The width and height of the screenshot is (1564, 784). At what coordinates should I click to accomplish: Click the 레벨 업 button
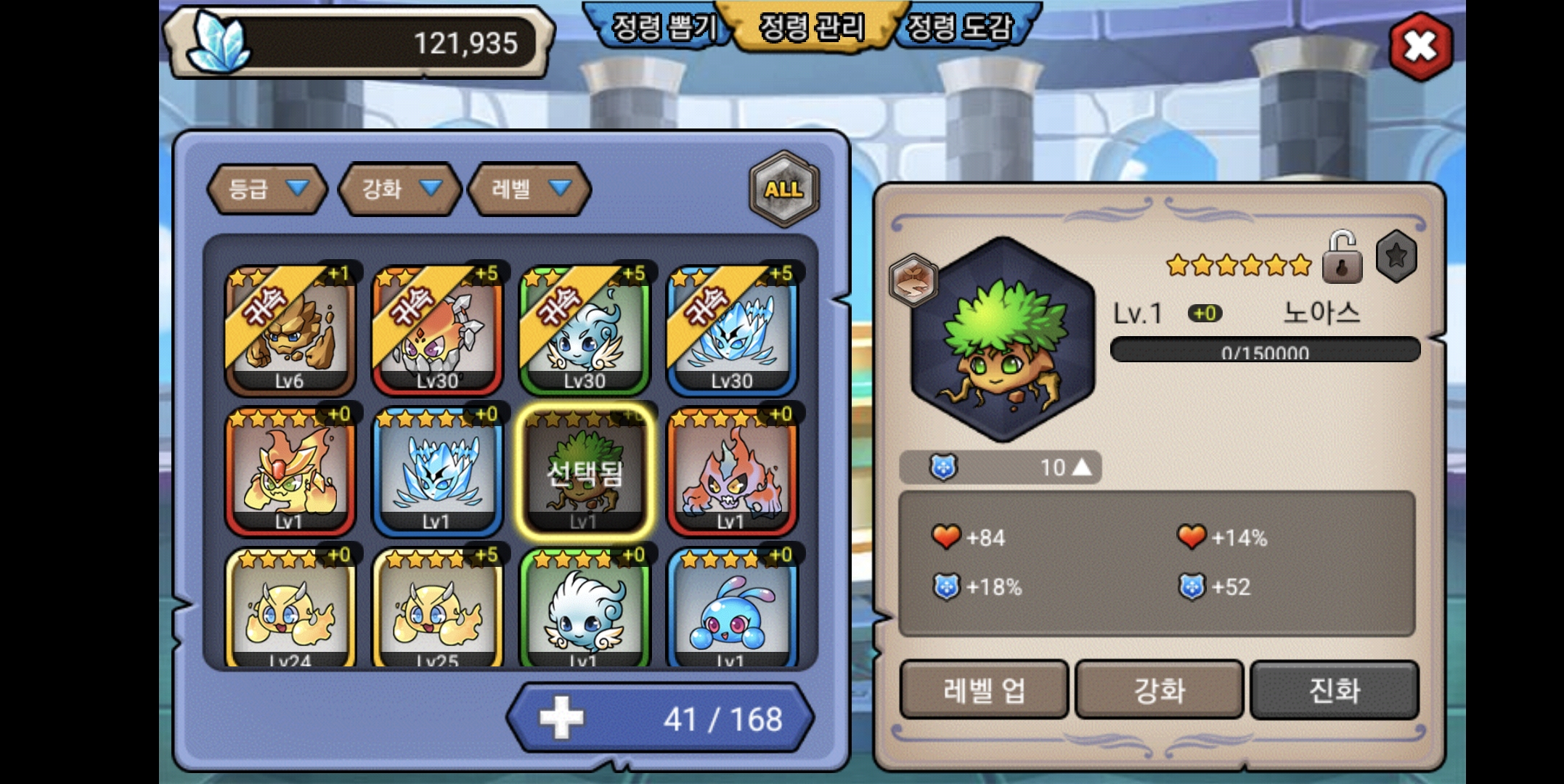[x=984, y=690]
